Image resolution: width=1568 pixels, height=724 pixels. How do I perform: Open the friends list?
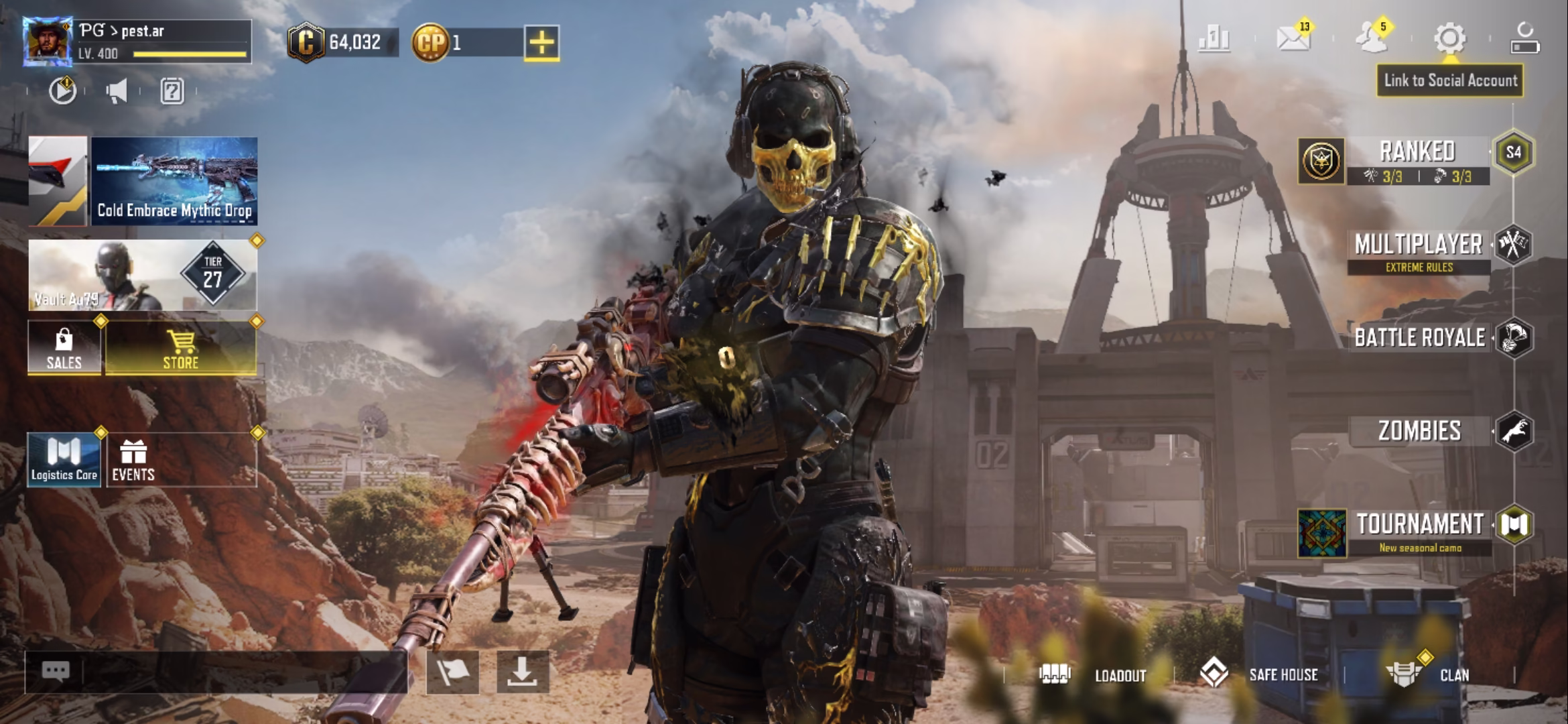(1369, 38)
